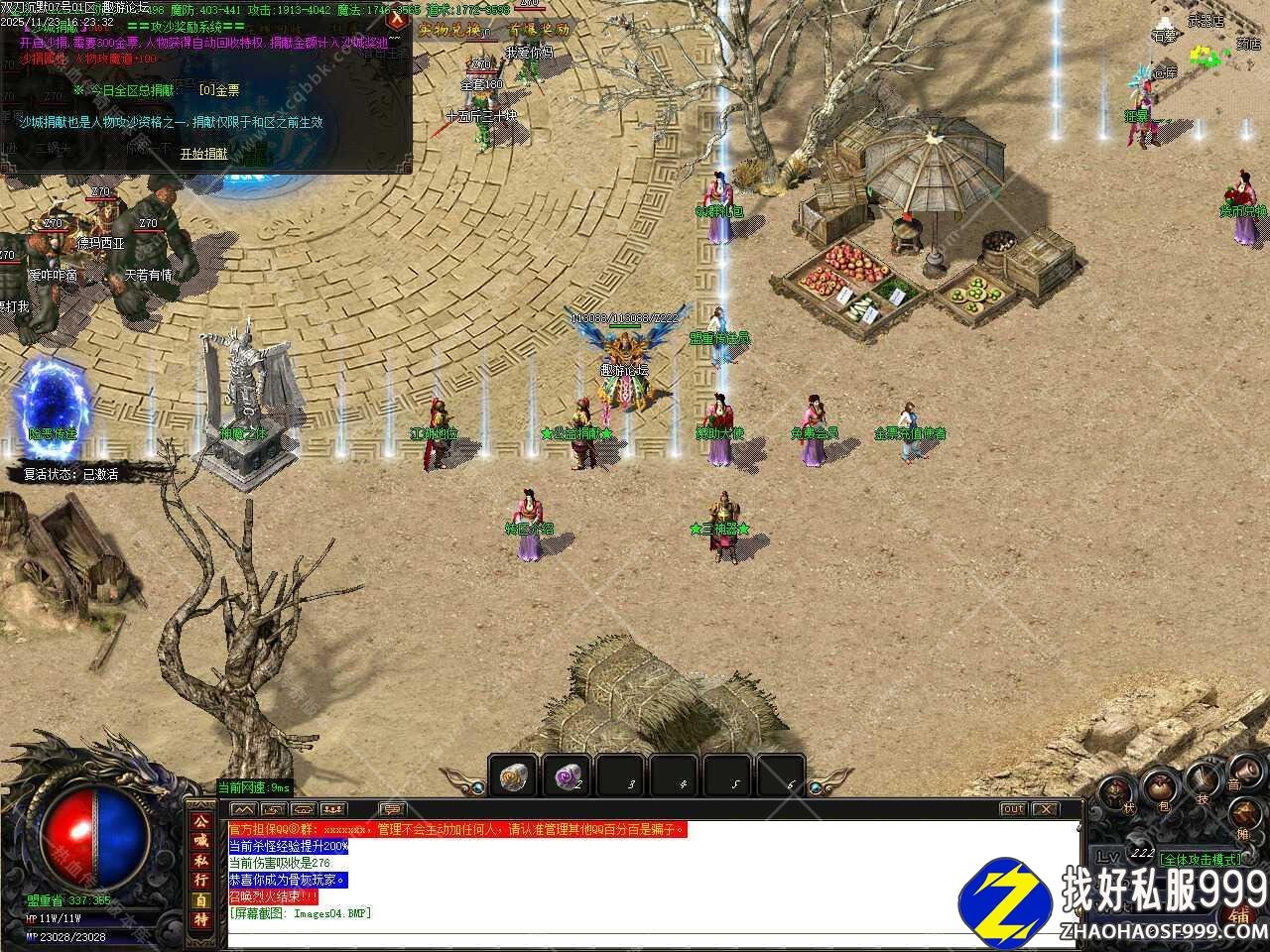The image size is (1270, 952).
Task: Toggle the 喊 shout chat channel
Action: 200,841
